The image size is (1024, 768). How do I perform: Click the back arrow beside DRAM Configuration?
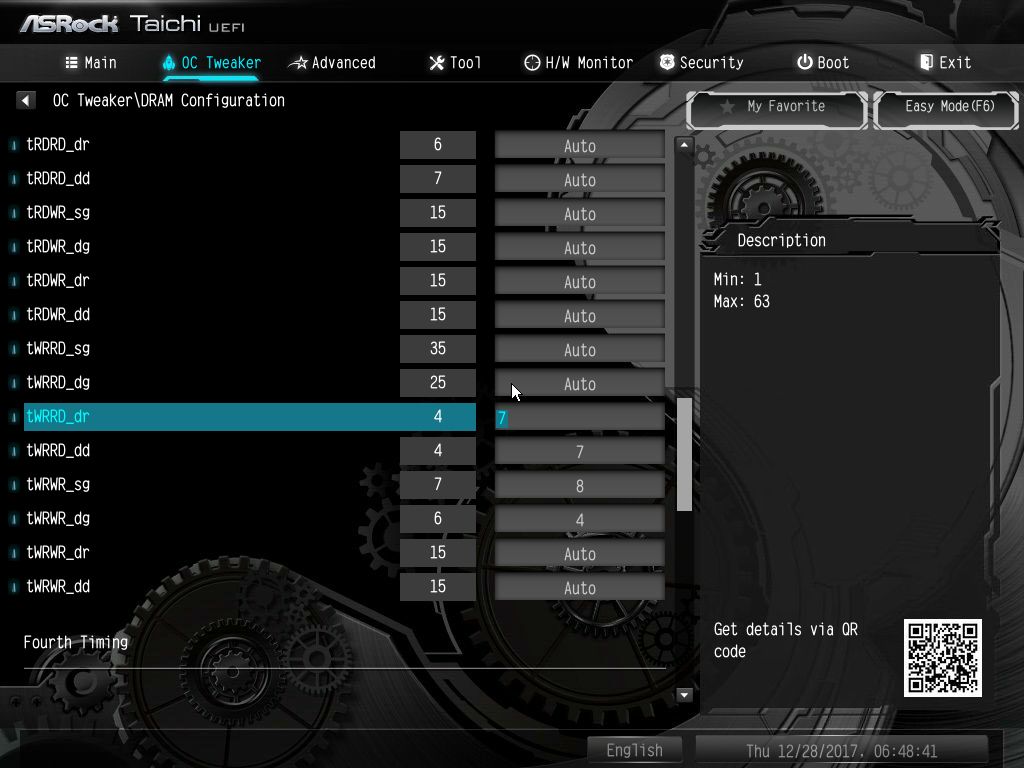26,100
